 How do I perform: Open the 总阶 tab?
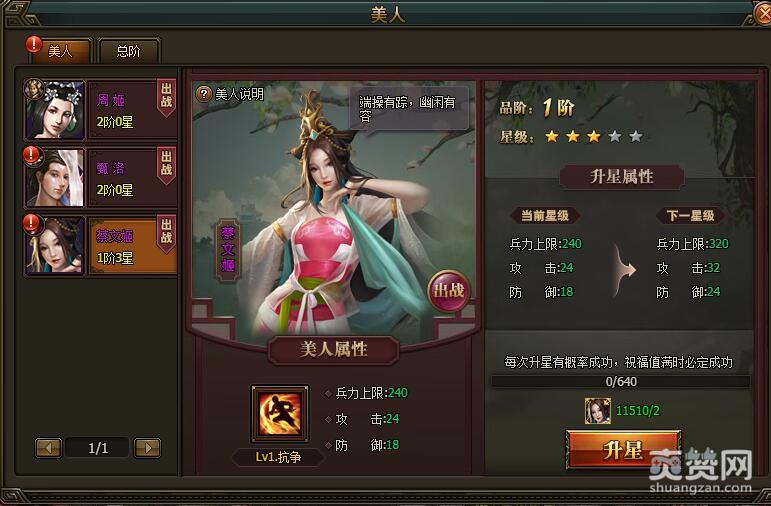pos(128,51)
